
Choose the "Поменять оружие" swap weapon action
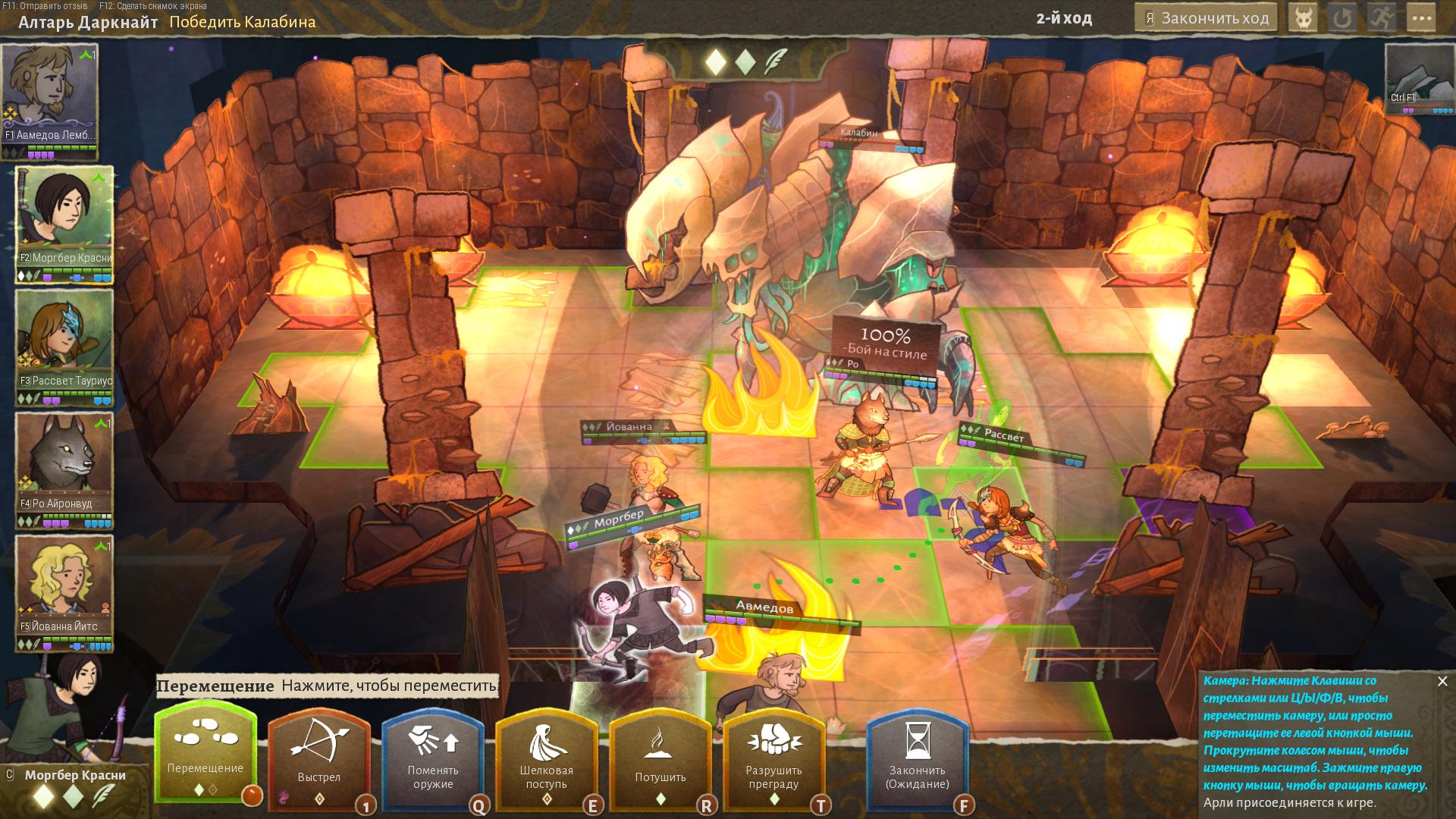(433, 755)
